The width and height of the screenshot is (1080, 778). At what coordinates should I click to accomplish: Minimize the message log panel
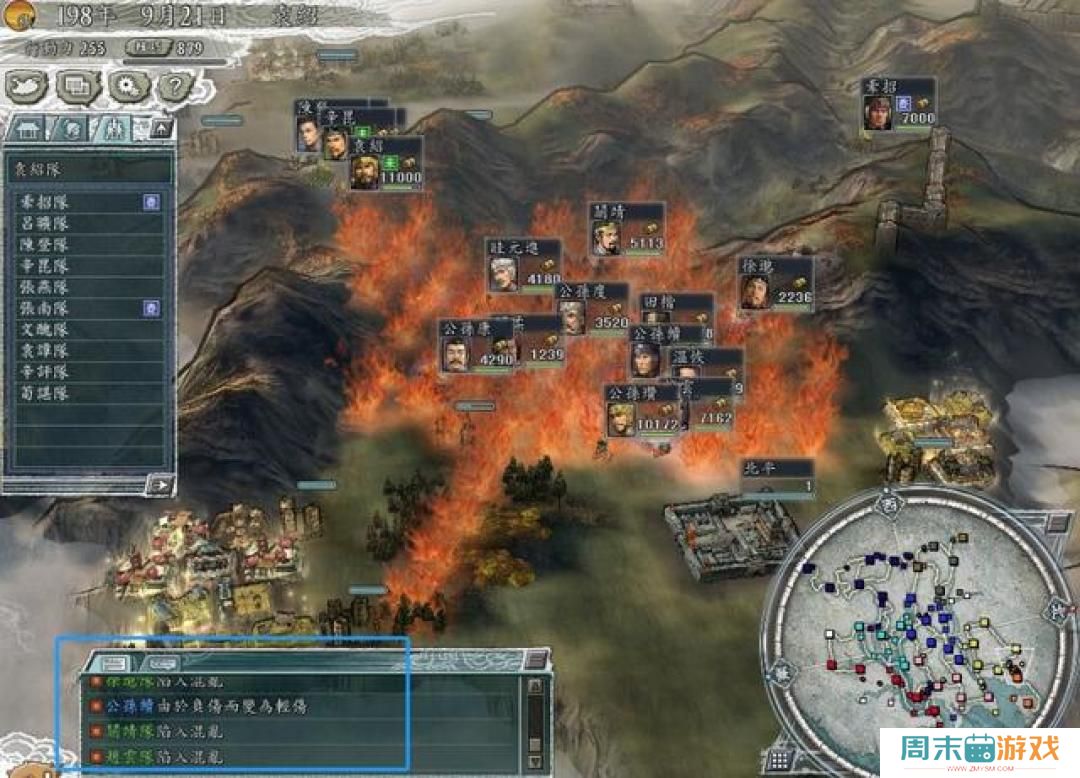tap(537, 658)
